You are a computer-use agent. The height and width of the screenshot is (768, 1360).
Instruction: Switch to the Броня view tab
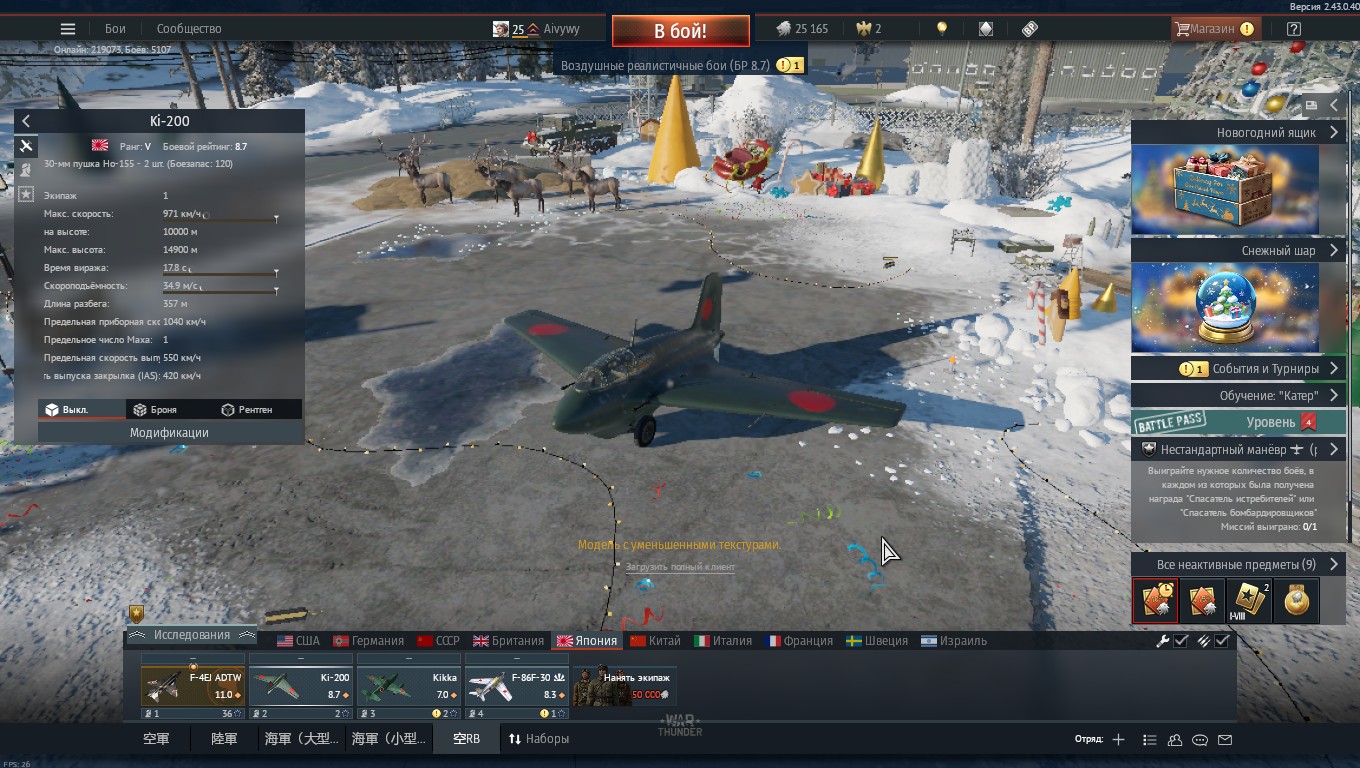tap(155, 410)
